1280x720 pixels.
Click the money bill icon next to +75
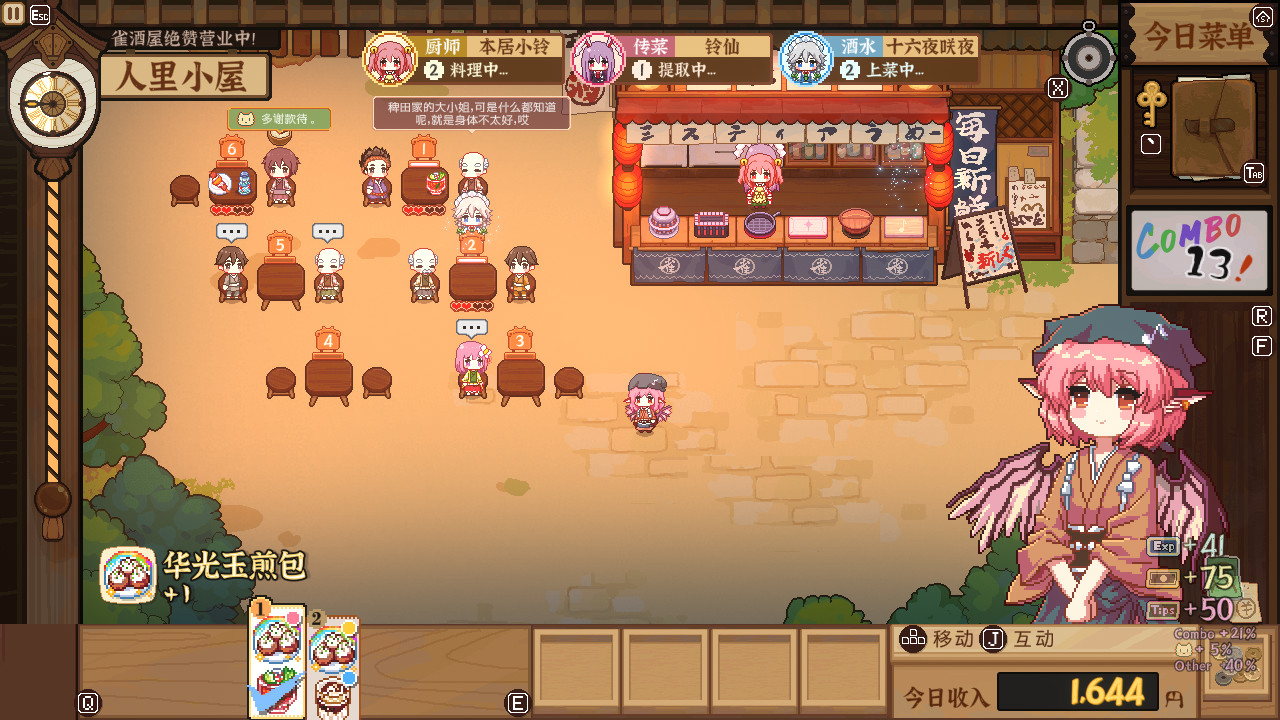[x=1161, y=576]
